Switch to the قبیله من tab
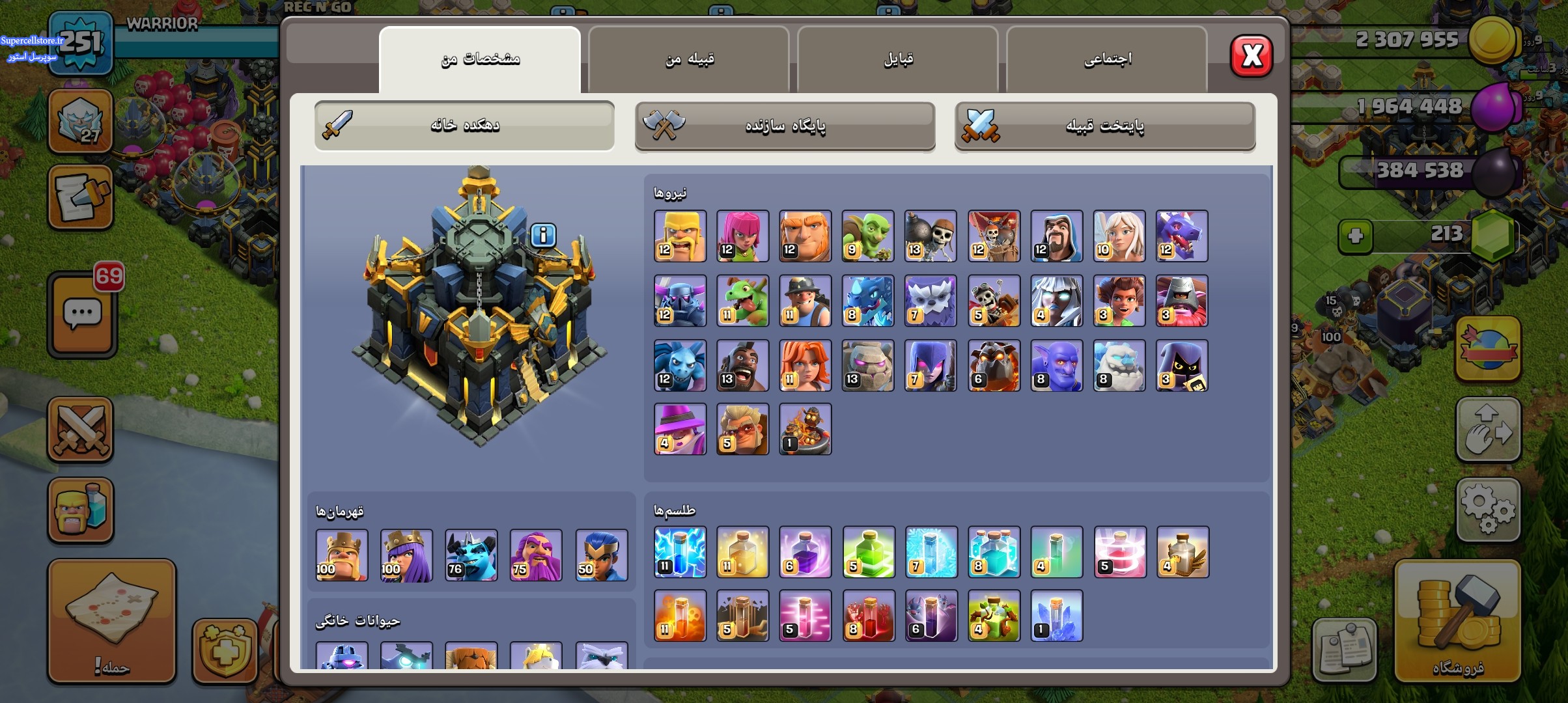 coord(689,59)
